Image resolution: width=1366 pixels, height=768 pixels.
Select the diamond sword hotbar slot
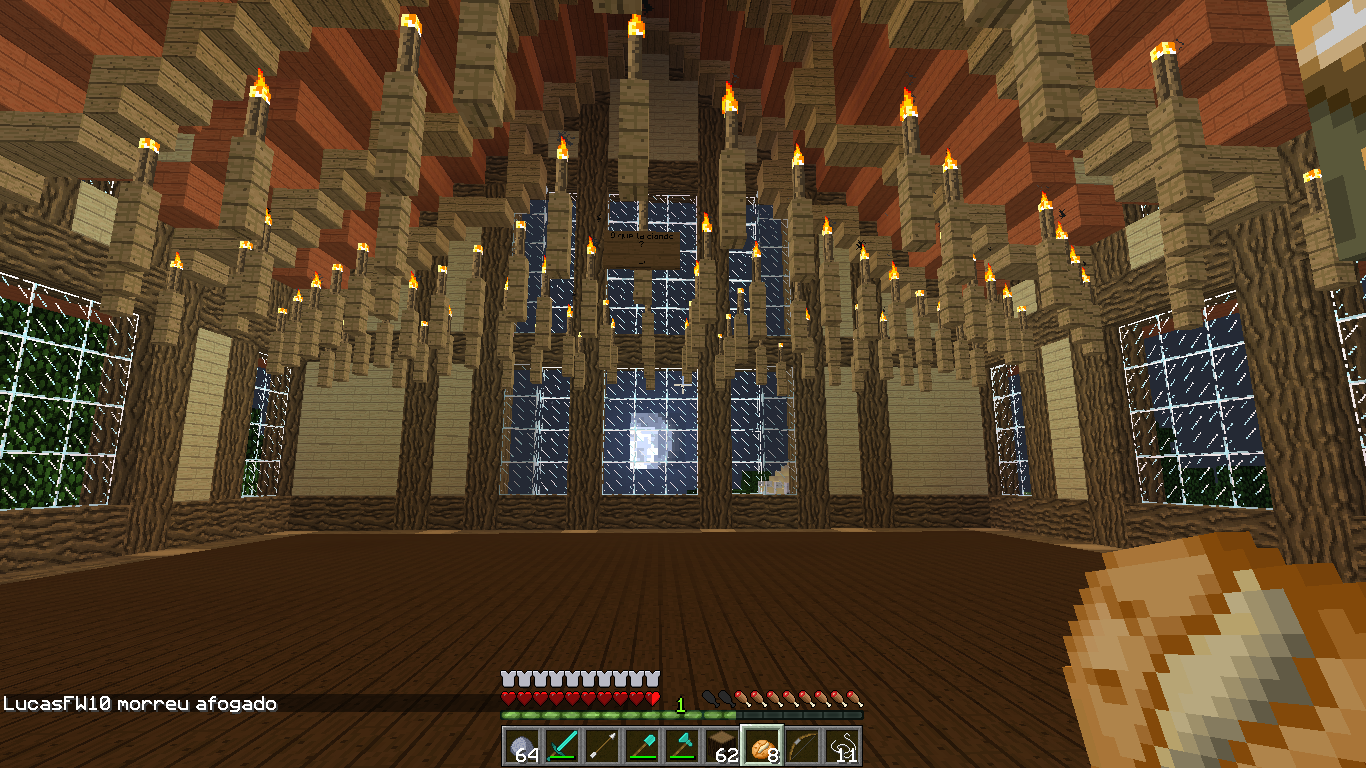pos(562,746)
